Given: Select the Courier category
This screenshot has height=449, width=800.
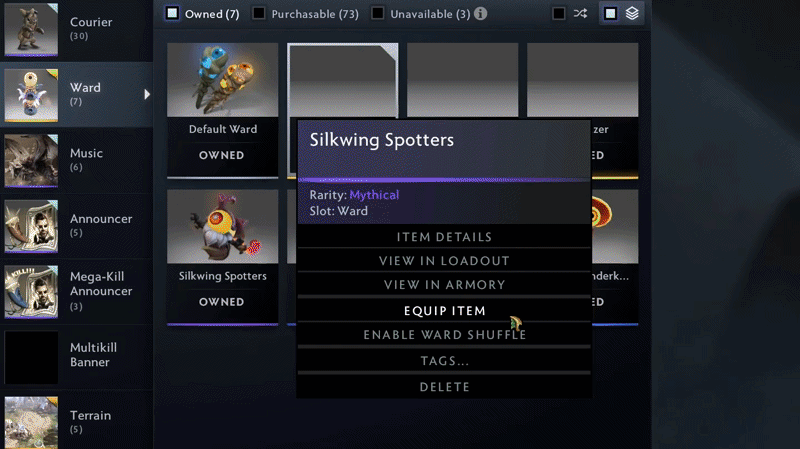Looking at the screenshot, I should click(75, 28).
